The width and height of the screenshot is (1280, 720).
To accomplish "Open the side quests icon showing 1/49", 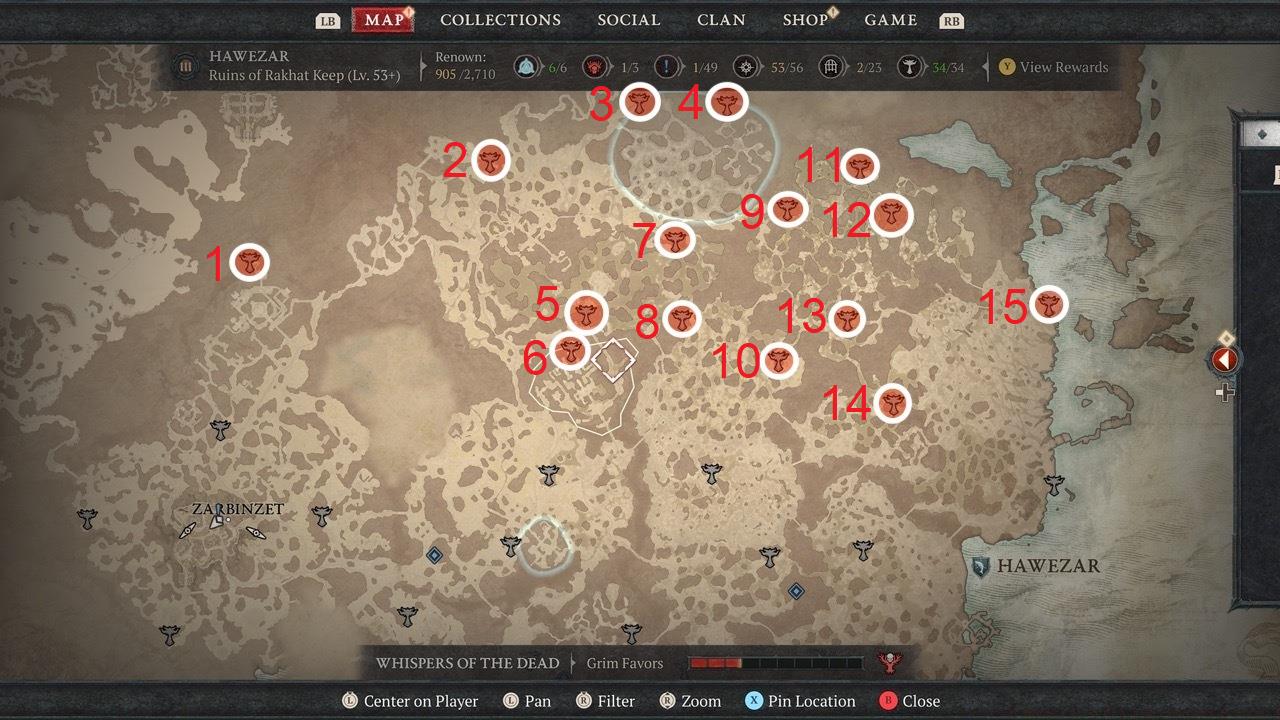I will (666, 66).
